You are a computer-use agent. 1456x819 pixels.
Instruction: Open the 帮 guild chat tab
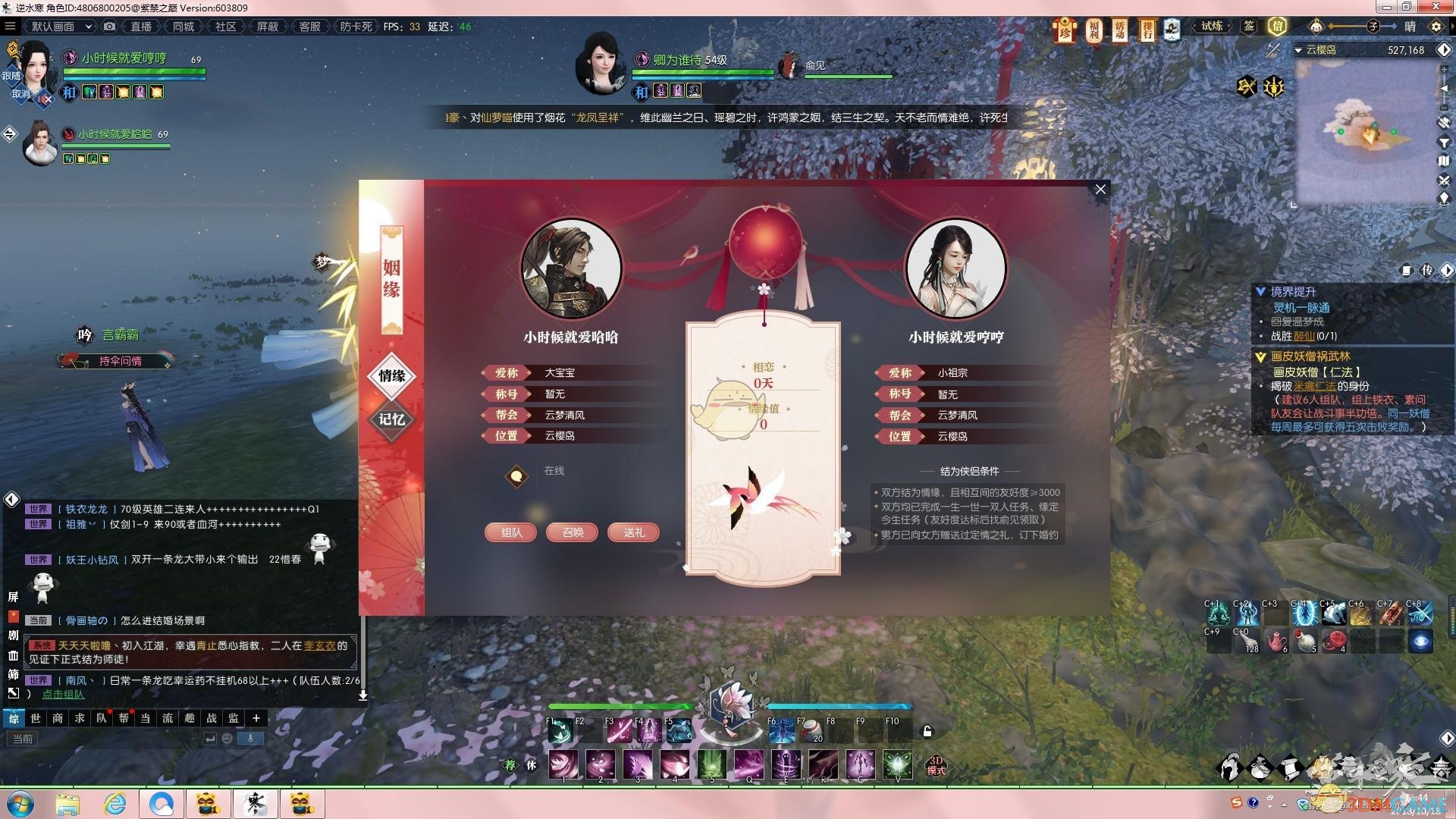(122, 718)
